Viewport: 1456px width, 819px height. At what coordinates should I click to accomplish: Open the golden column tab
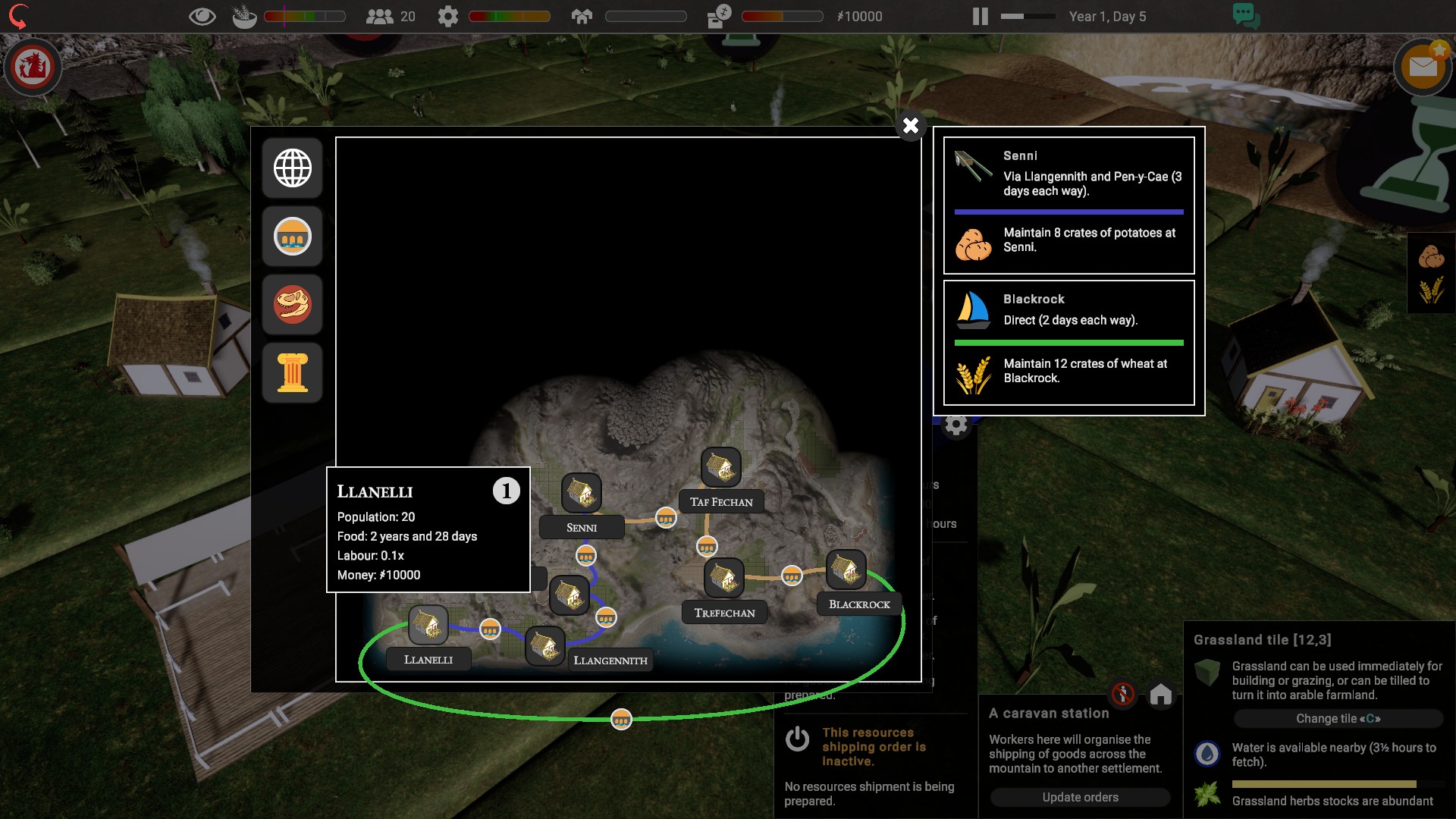coord(293,372)
